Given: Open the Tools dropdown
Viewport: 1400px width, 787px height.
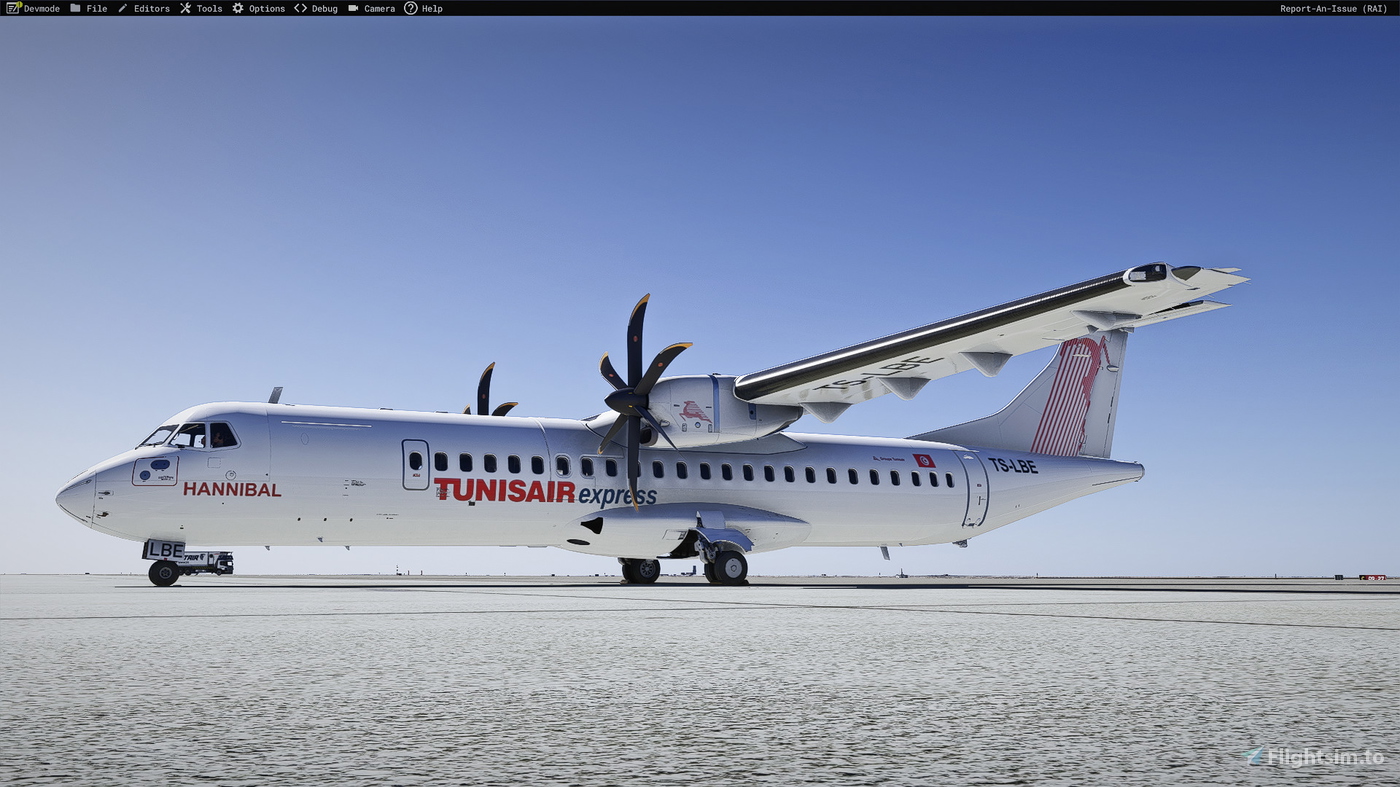Looking at the screenshot, I should 208,8.
